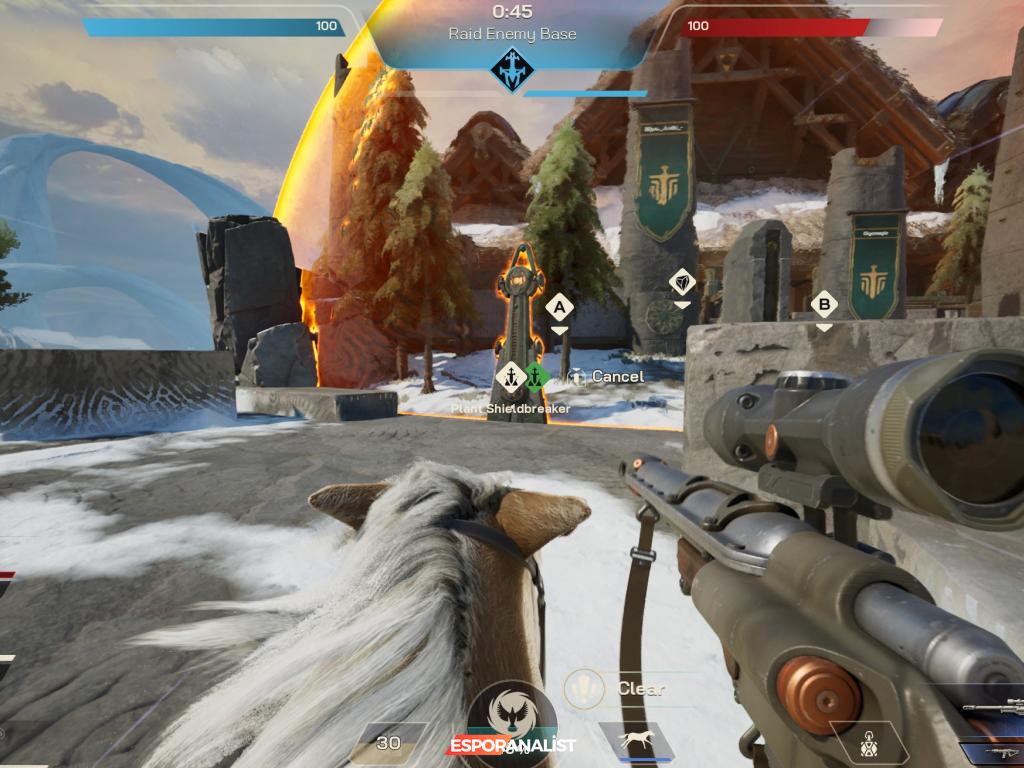Click the Clear ping icon
Screen dimensions: 1024x768
[x=583, y=688]
